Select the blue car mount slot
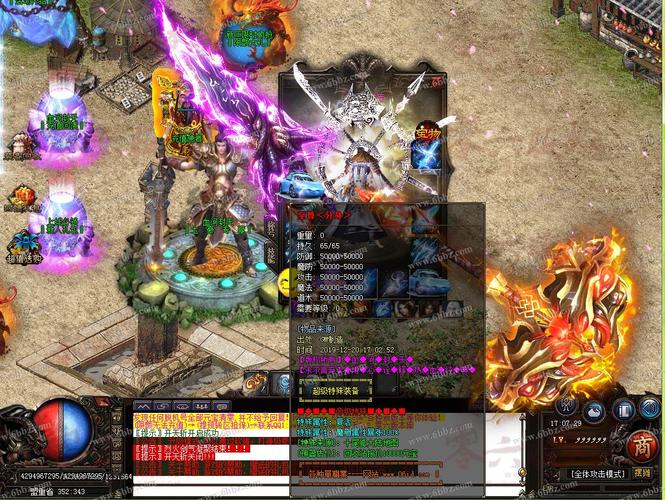Viewport: 665px width, 500px height. coord(297,185)
